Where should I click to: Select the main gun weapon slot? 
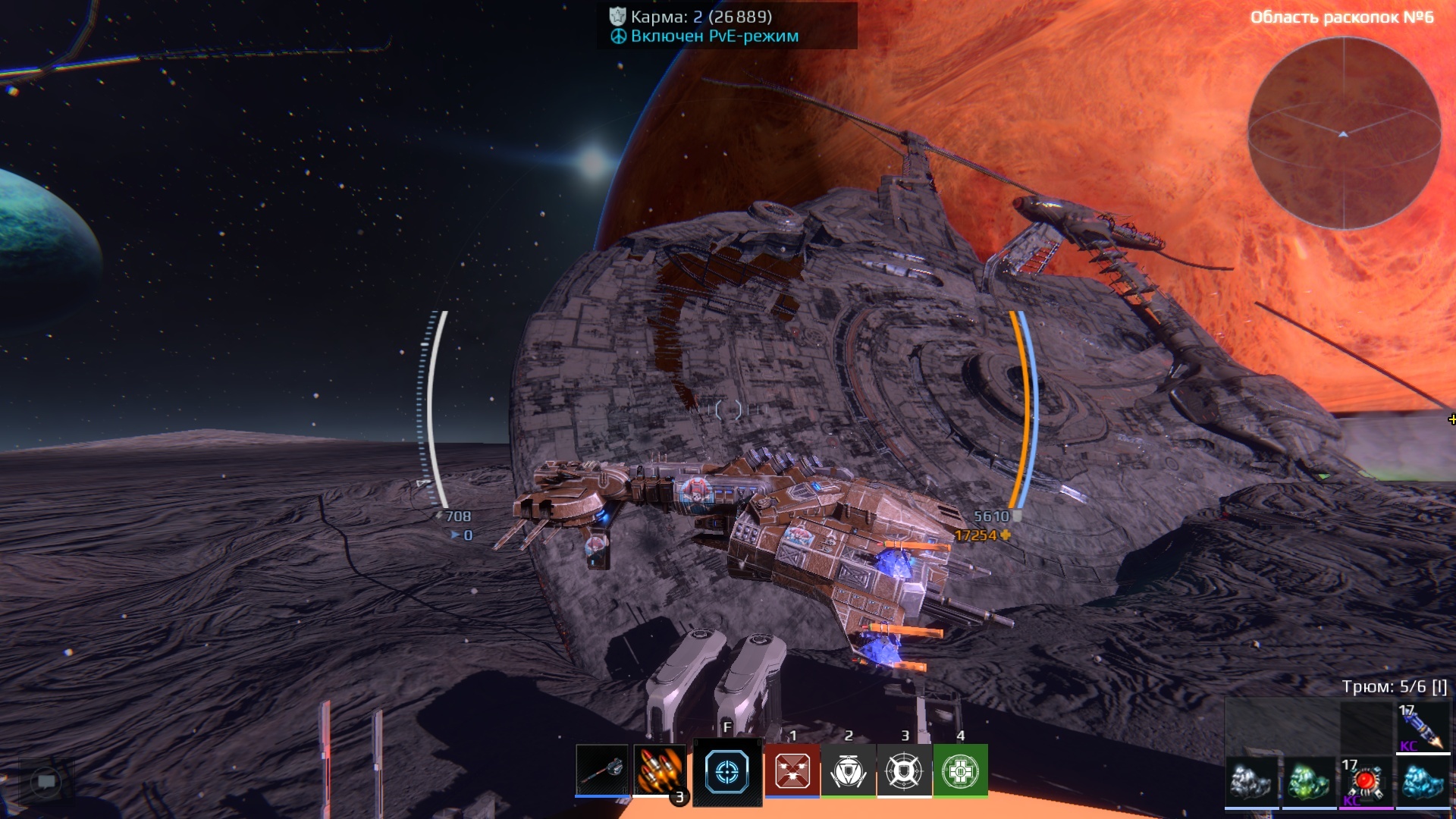click(602, 770)
